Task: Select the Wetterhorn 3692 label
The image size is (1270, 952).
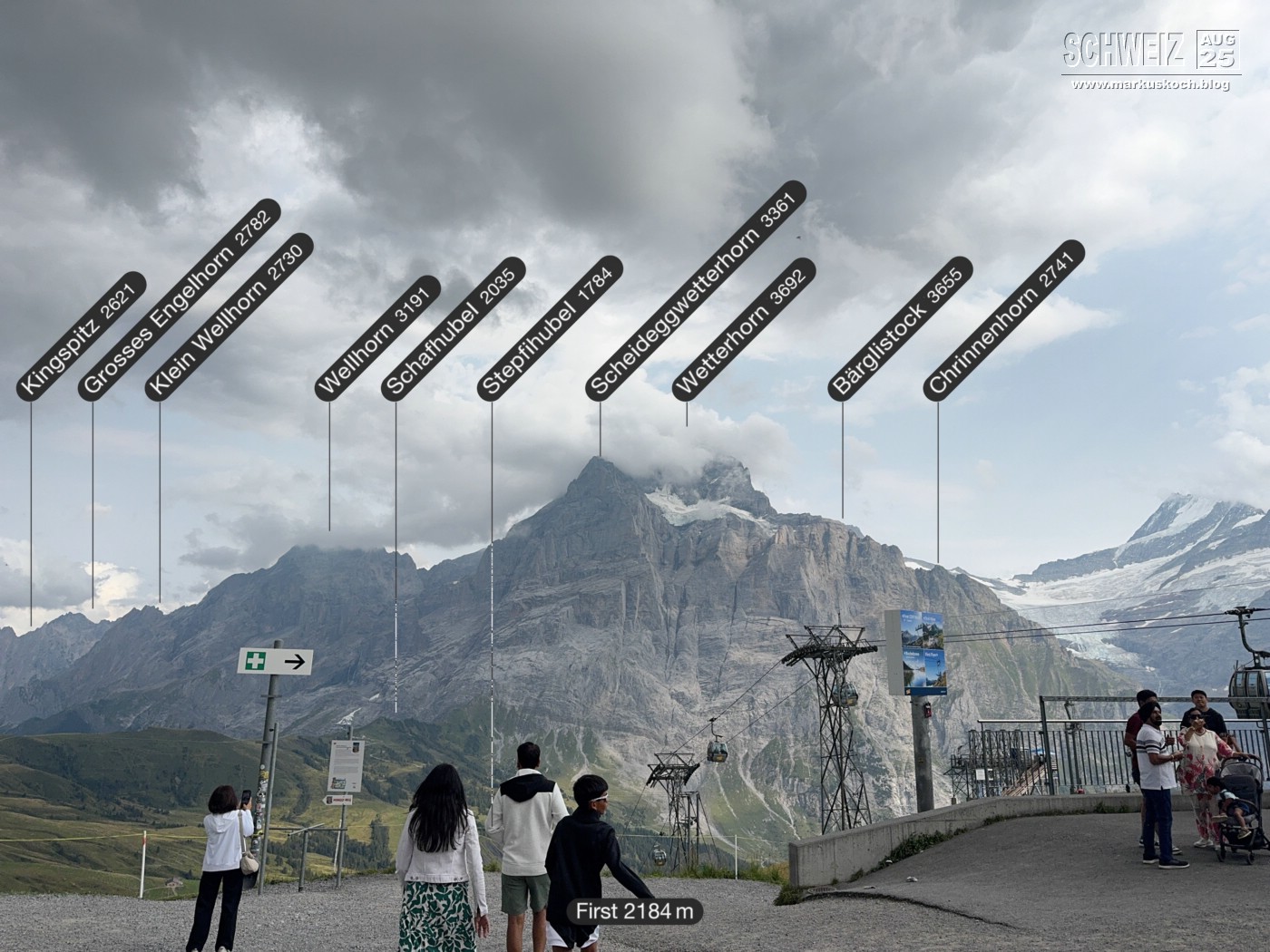Action: pyautogui.click(x=744, y=329)
